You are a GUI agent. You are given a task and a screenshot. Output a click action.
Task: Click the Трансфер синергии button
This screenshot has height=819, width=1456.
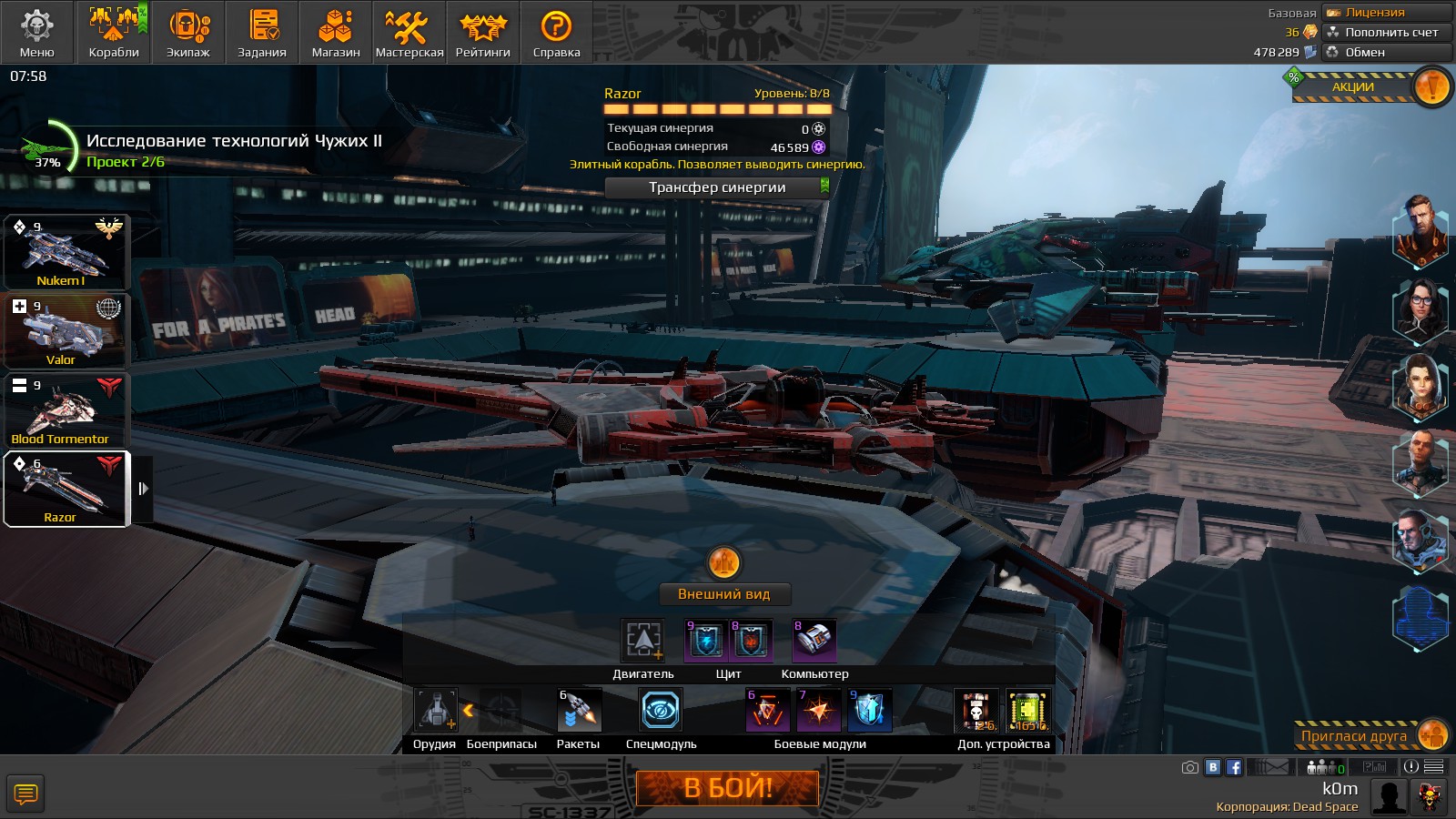(717, 187)
